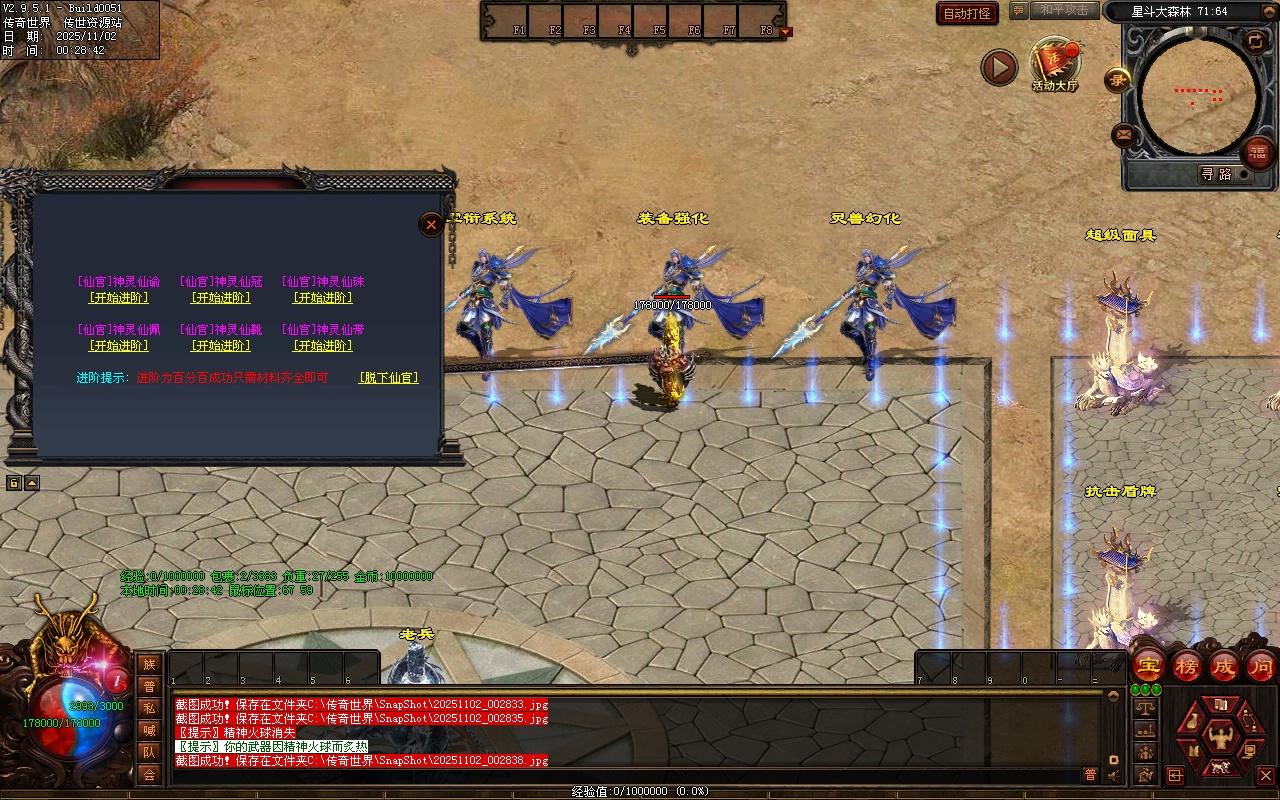Start upgrading 神灵仙珠

[323, 298]
